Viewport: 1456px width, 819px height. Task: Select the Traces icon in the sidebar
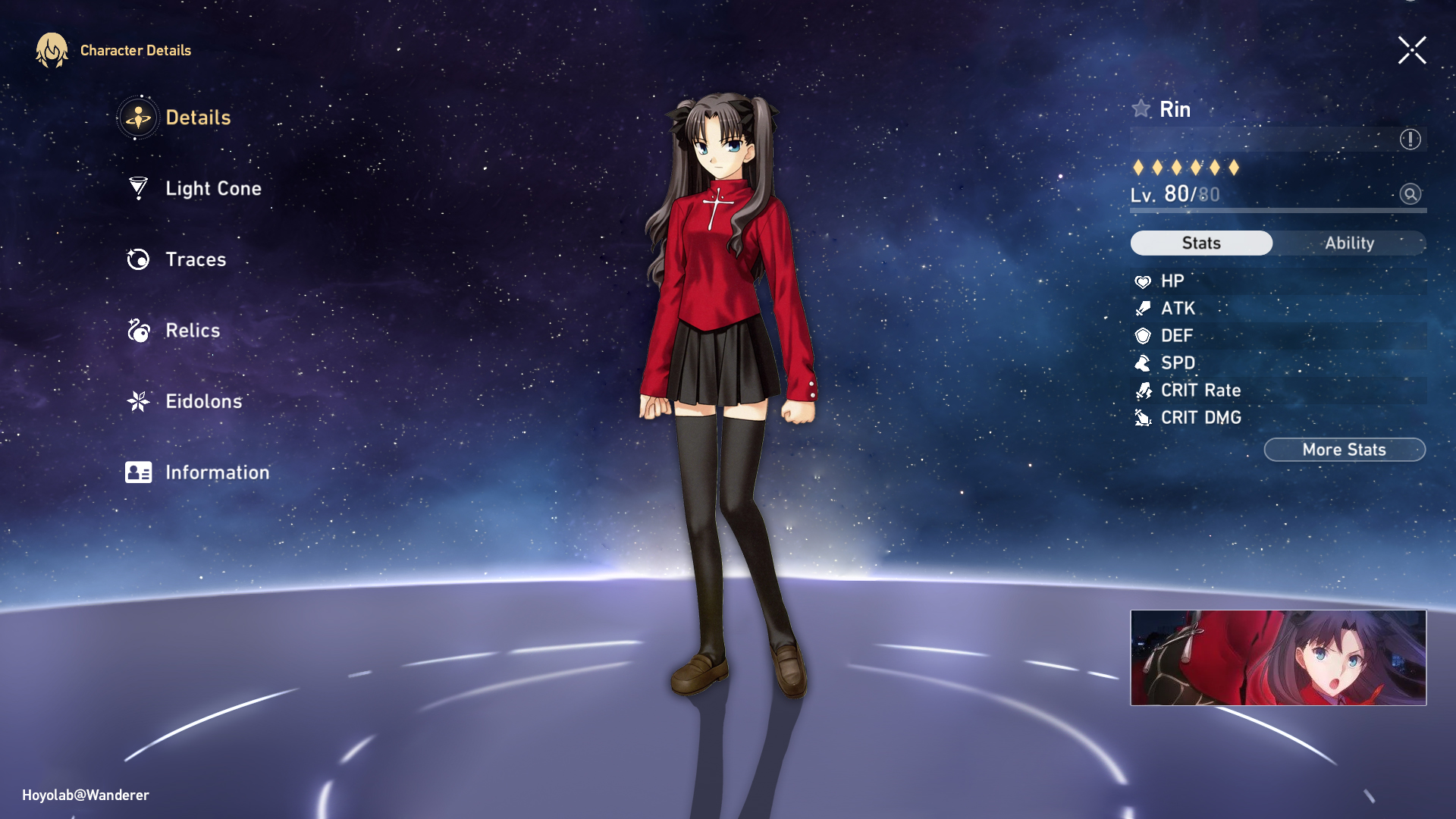137,259
